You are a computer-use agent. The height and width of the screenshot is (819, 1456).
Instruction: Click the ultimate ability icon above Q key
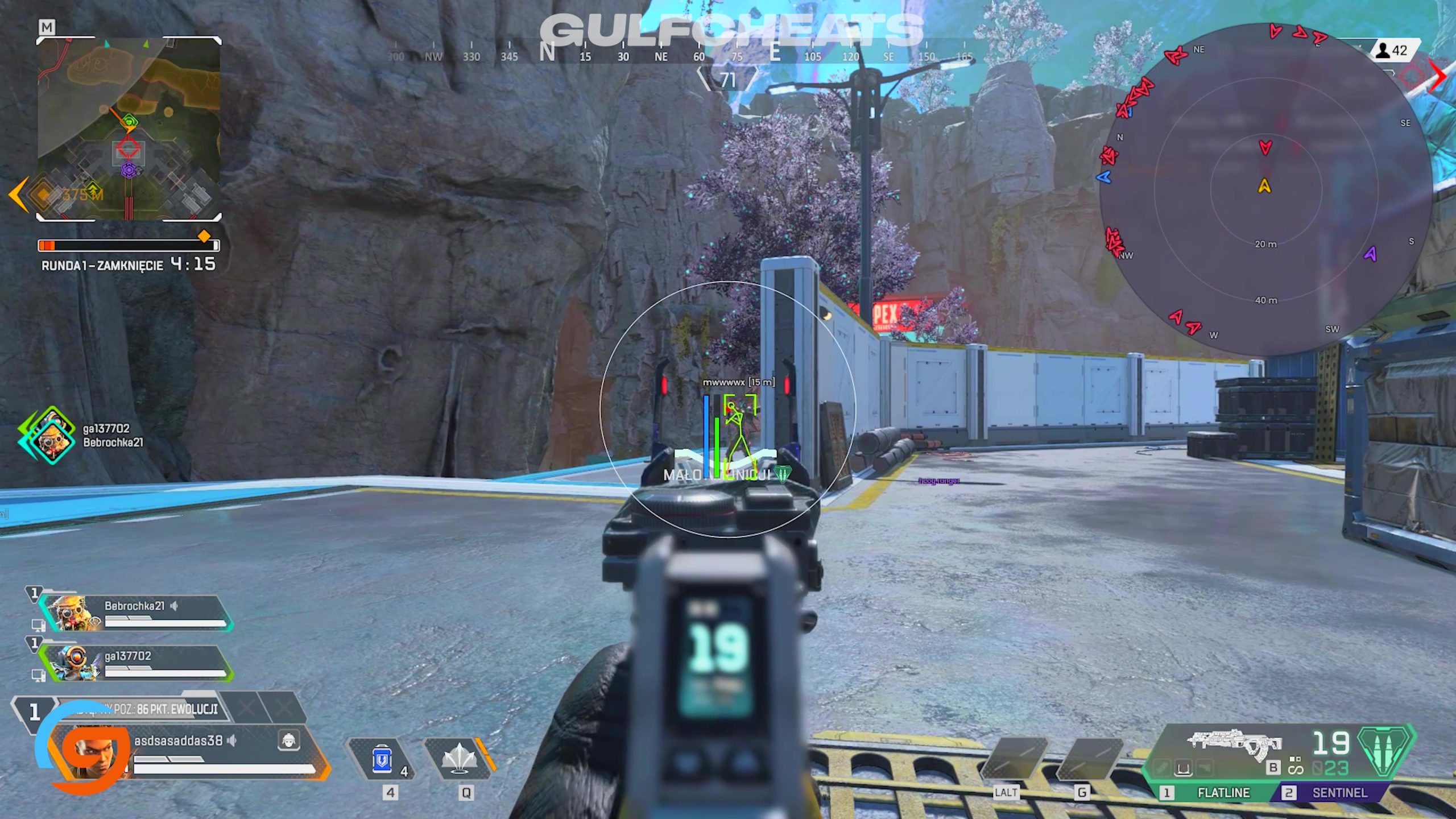(x=460, y=759)
